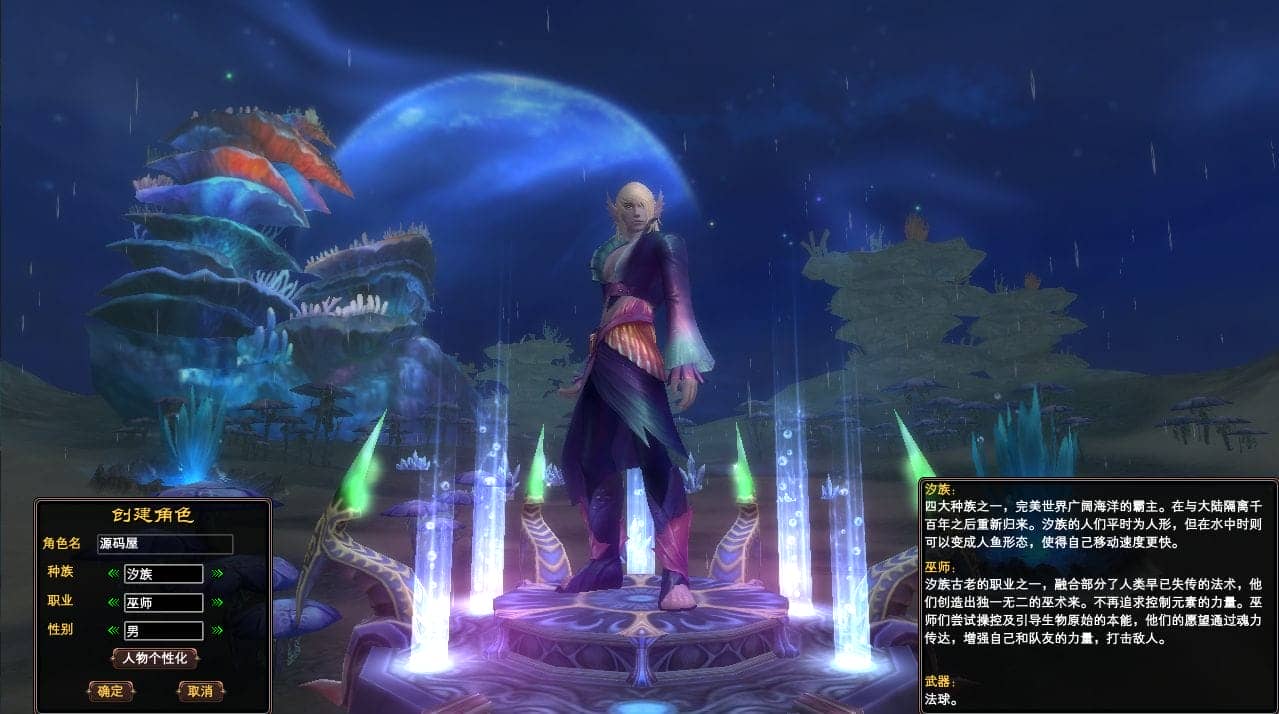1279x714 pixels.
Task: Click the 角色名 character name field
Action: pos(165,544)
